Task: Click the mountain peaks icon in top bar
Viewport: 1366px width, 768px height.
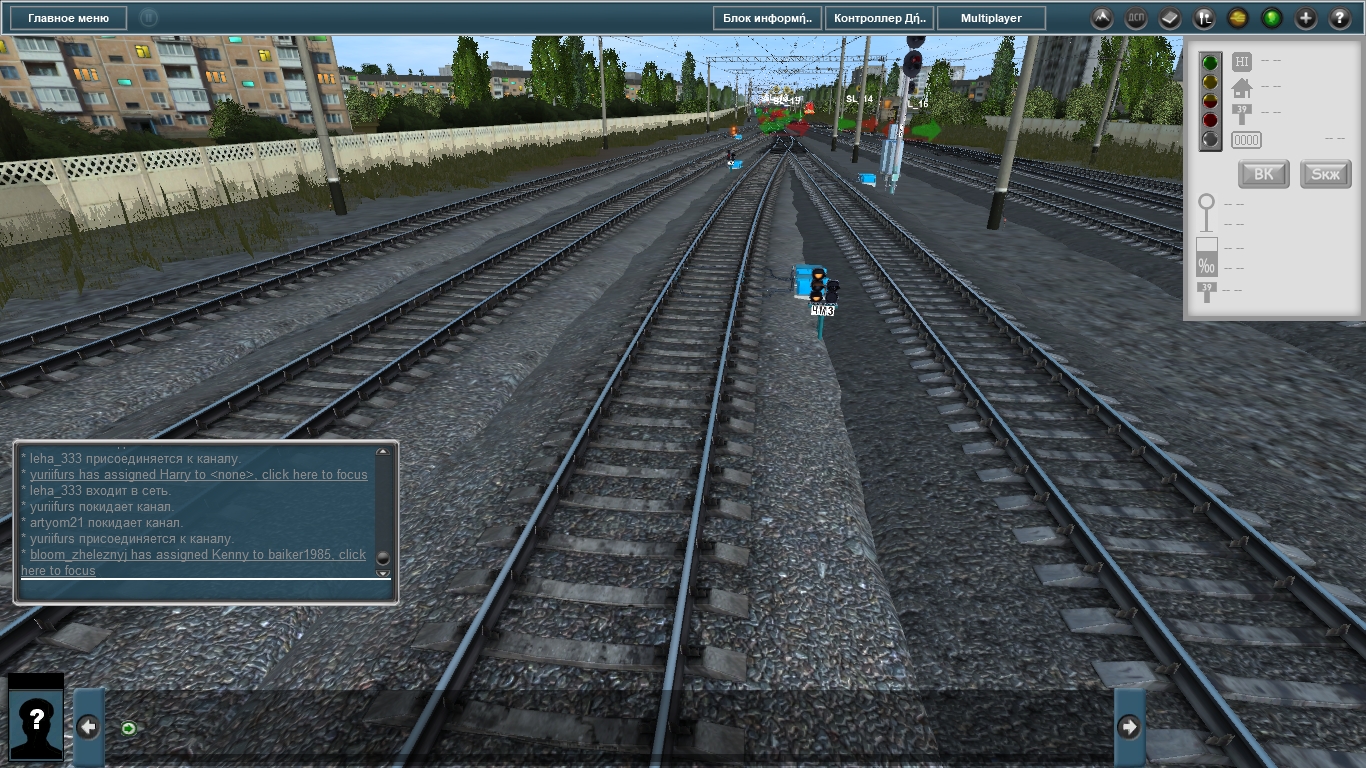Action: [x=1101, y=18]
